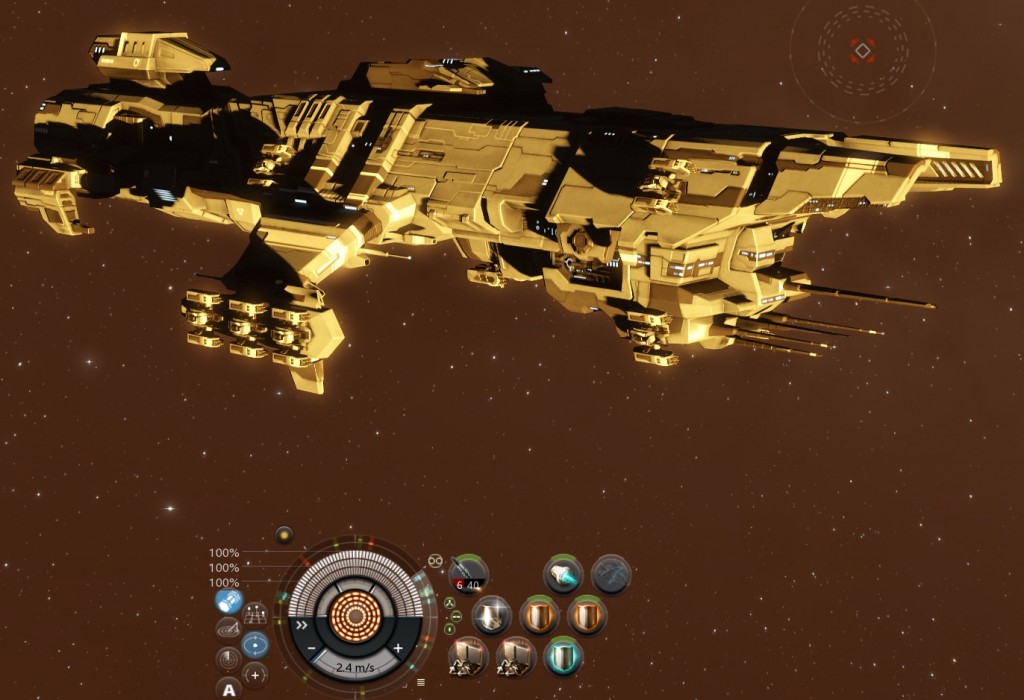Click the greyed-out module icon
1024x700 pixels.
point(610,574)
